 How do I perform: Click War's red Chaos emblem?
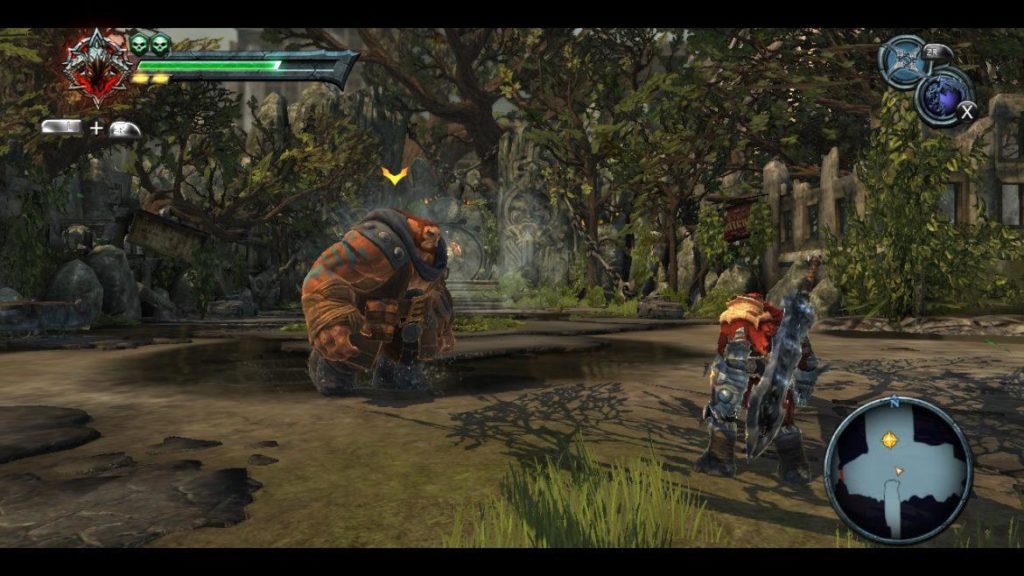click(x=97, y=67)
